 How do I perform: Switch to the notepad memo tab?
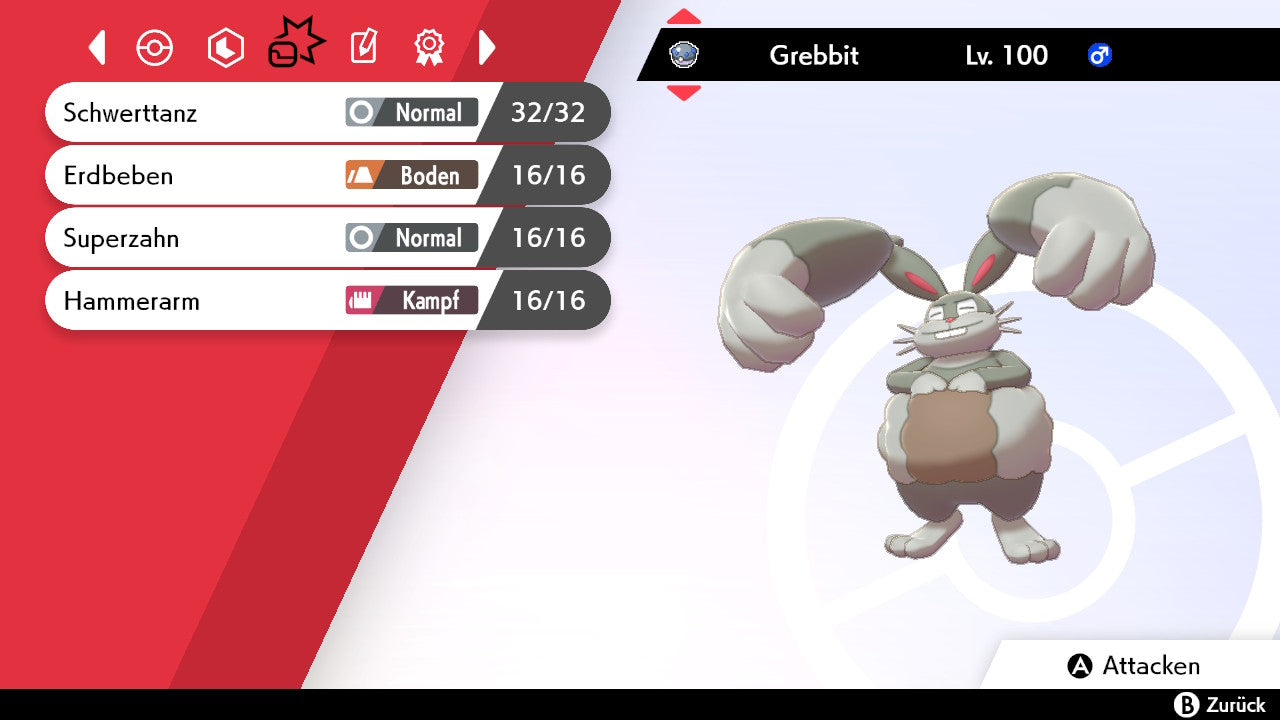tap(364, 47)
